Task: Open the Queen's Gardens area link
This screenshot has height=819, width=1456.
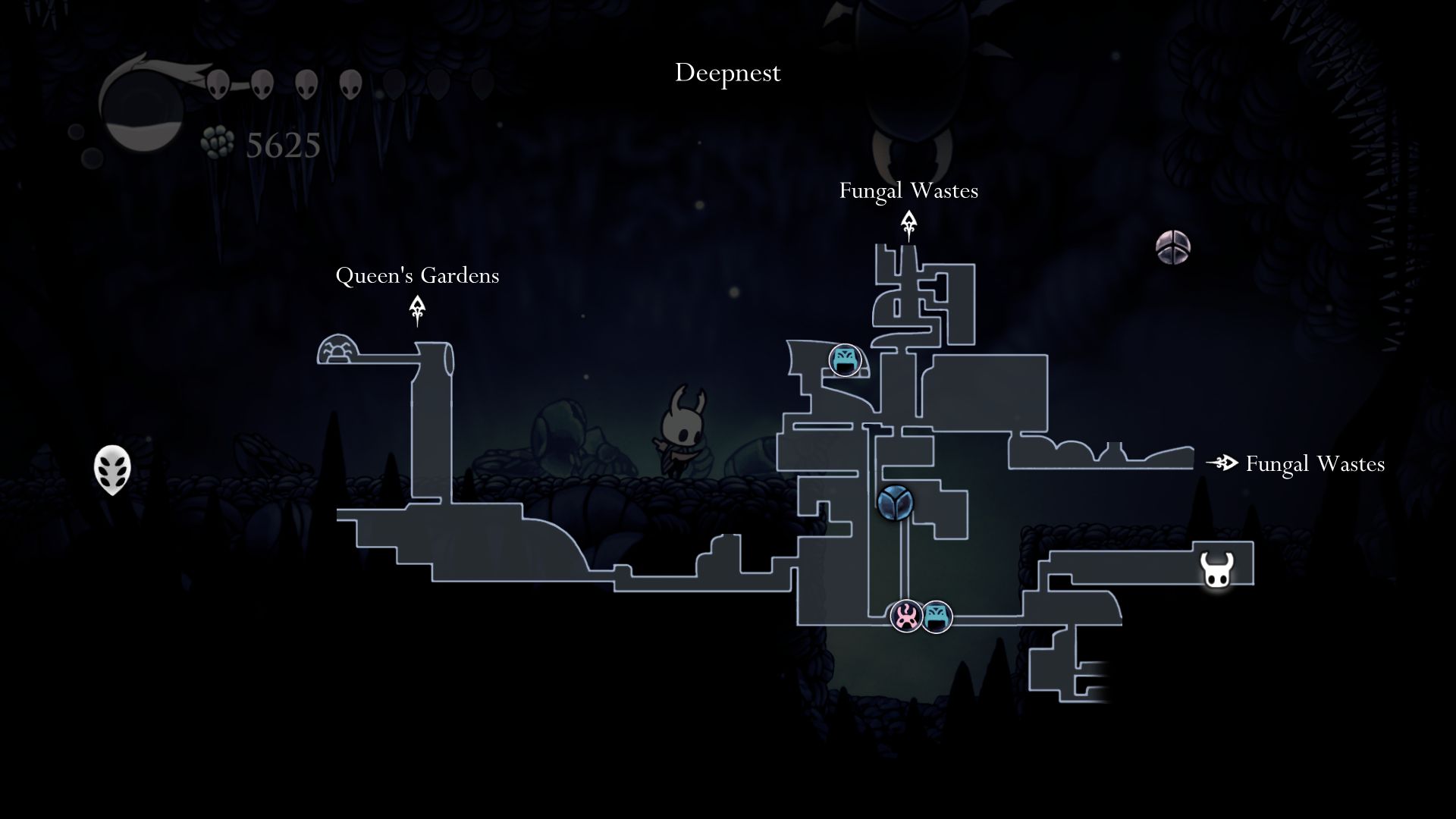Action: pyautogui.click(x=418, y=276)
